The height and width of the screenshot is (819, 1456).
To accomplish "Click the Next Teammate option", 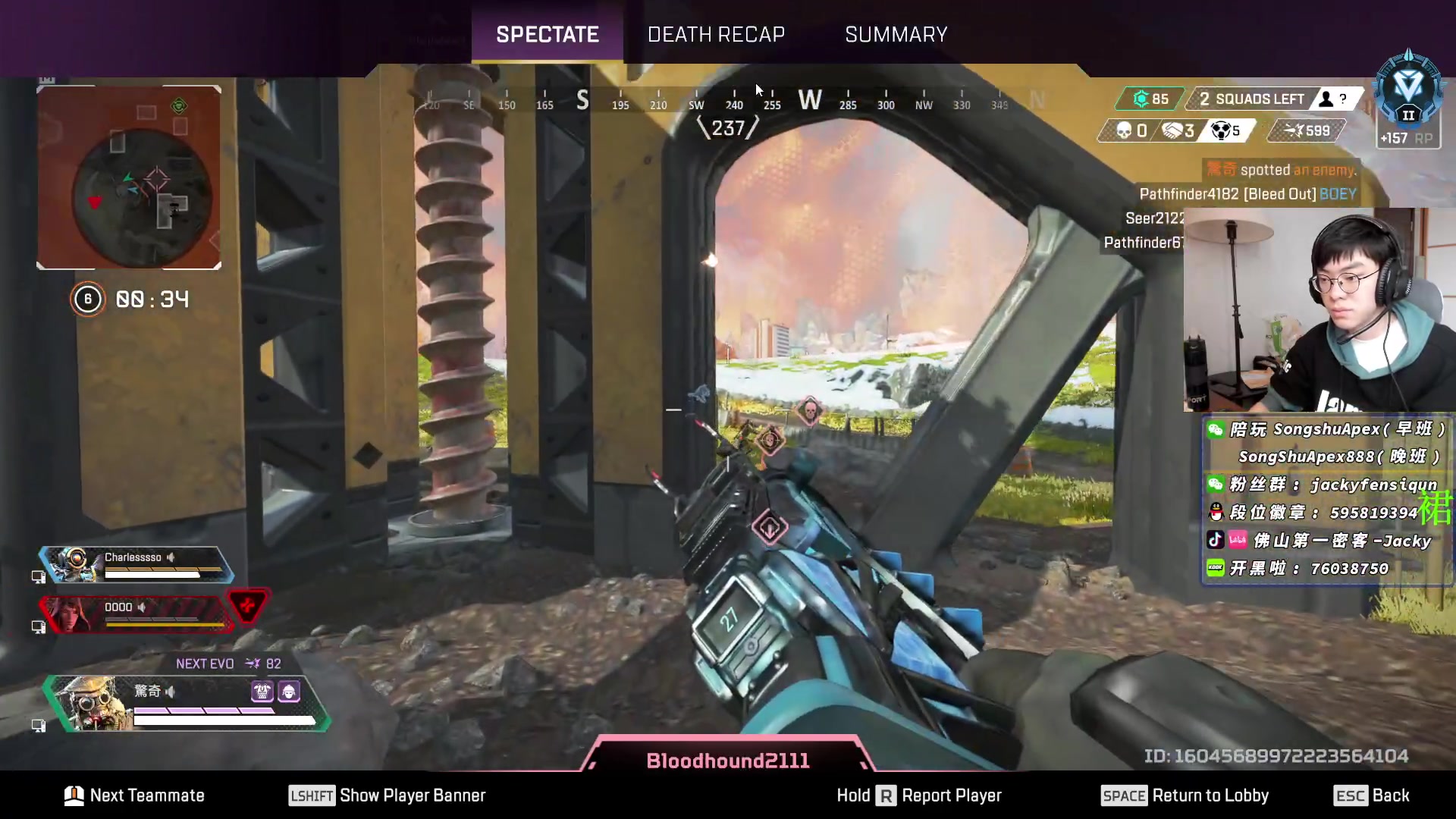I will [x=135, y=795].
